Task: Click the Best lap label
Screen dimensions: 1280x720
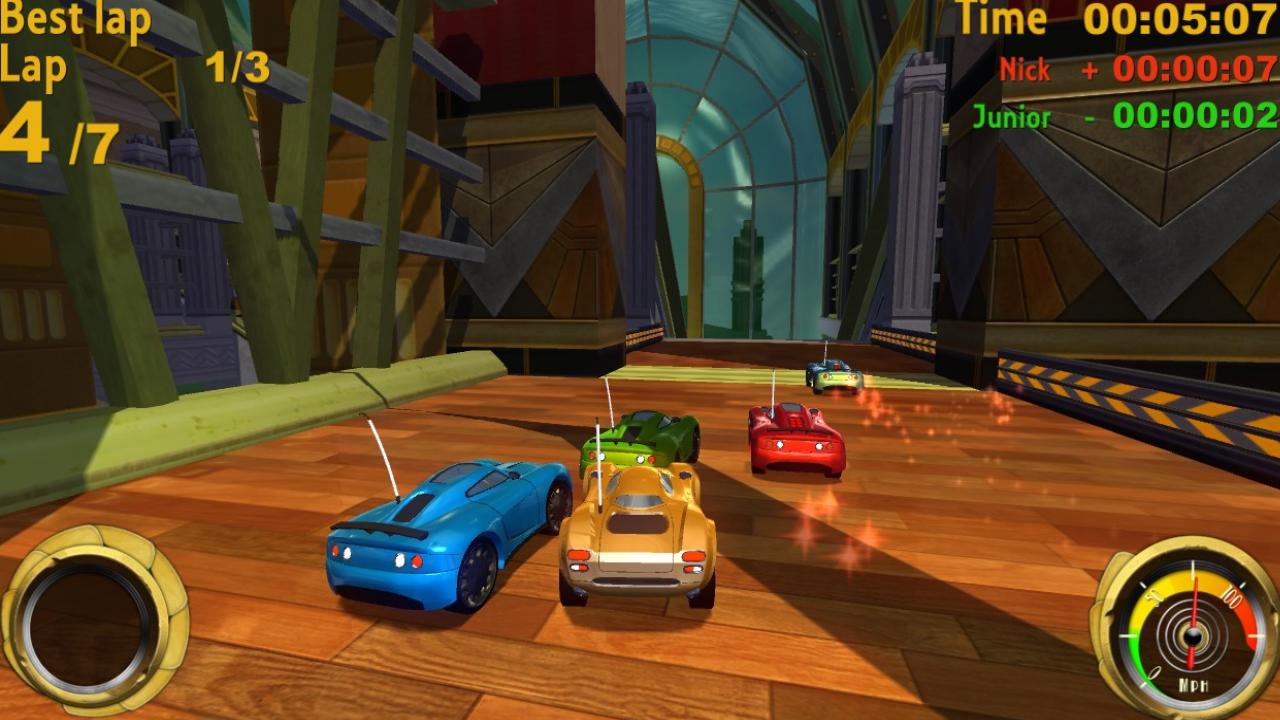Action: pyautogui.click(x=75, y=20)
